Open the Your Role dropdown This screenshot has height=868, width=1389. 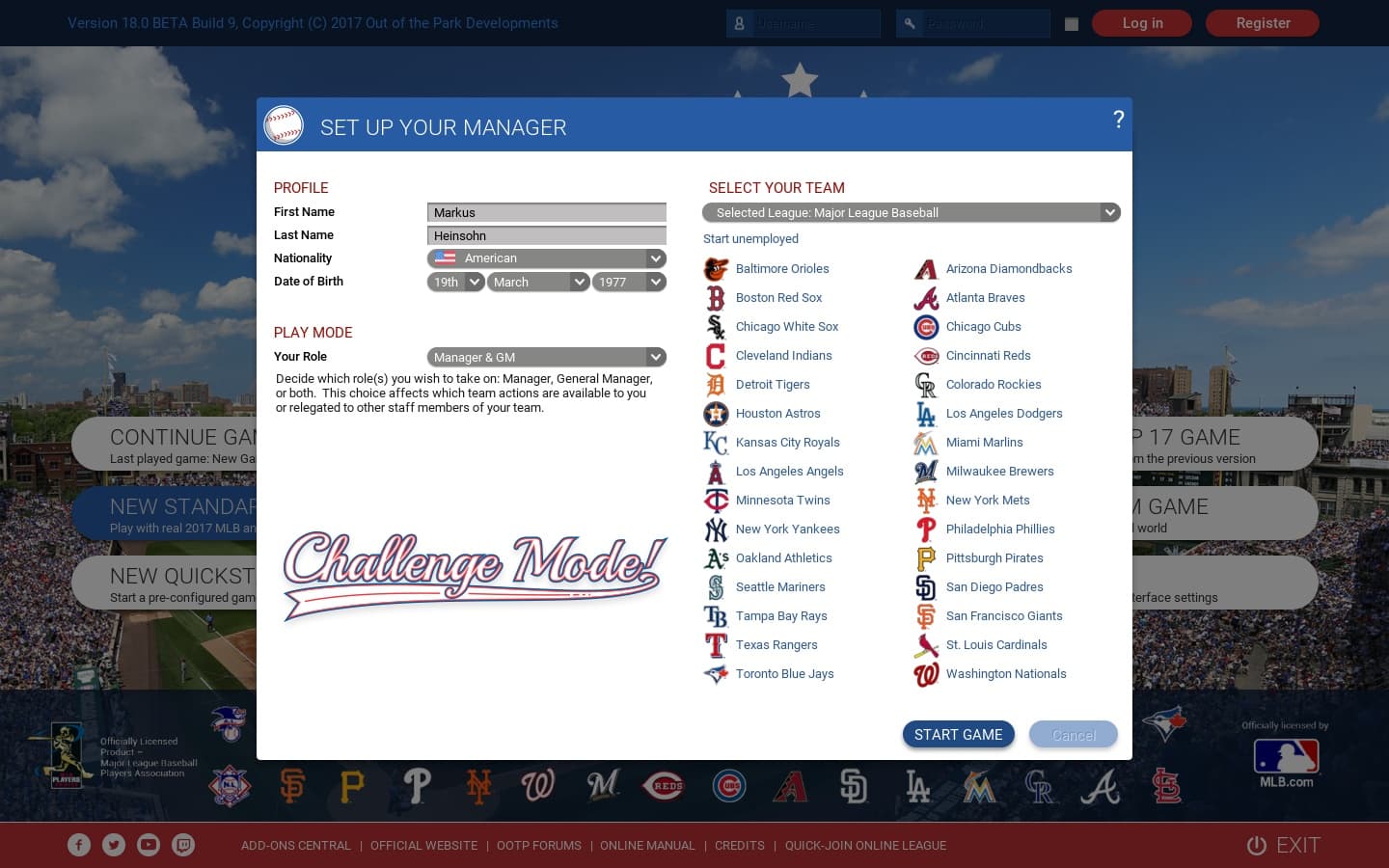pos(546,357)
